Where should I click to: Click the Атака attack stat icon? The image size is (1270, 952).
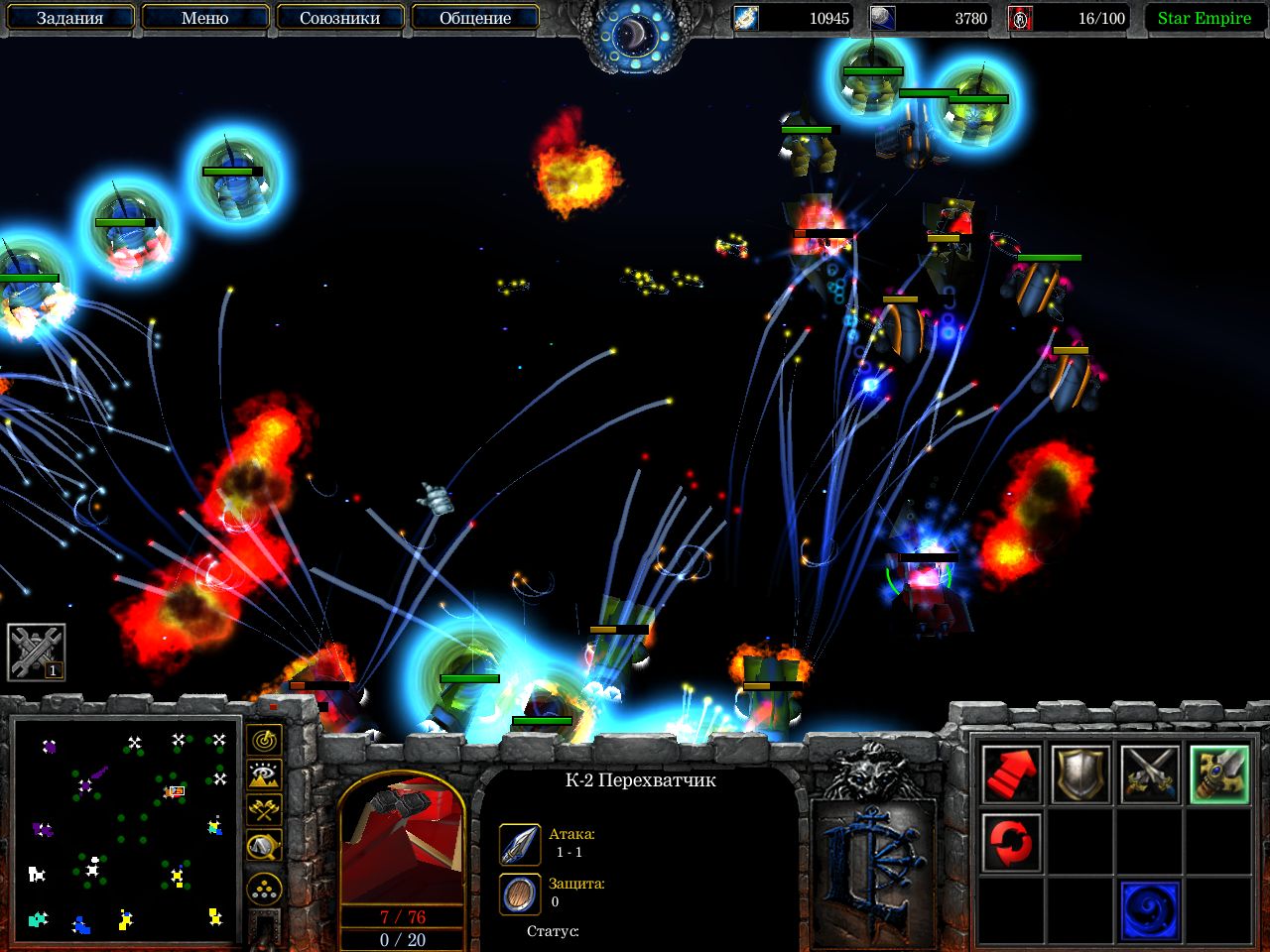click(520, 844)
